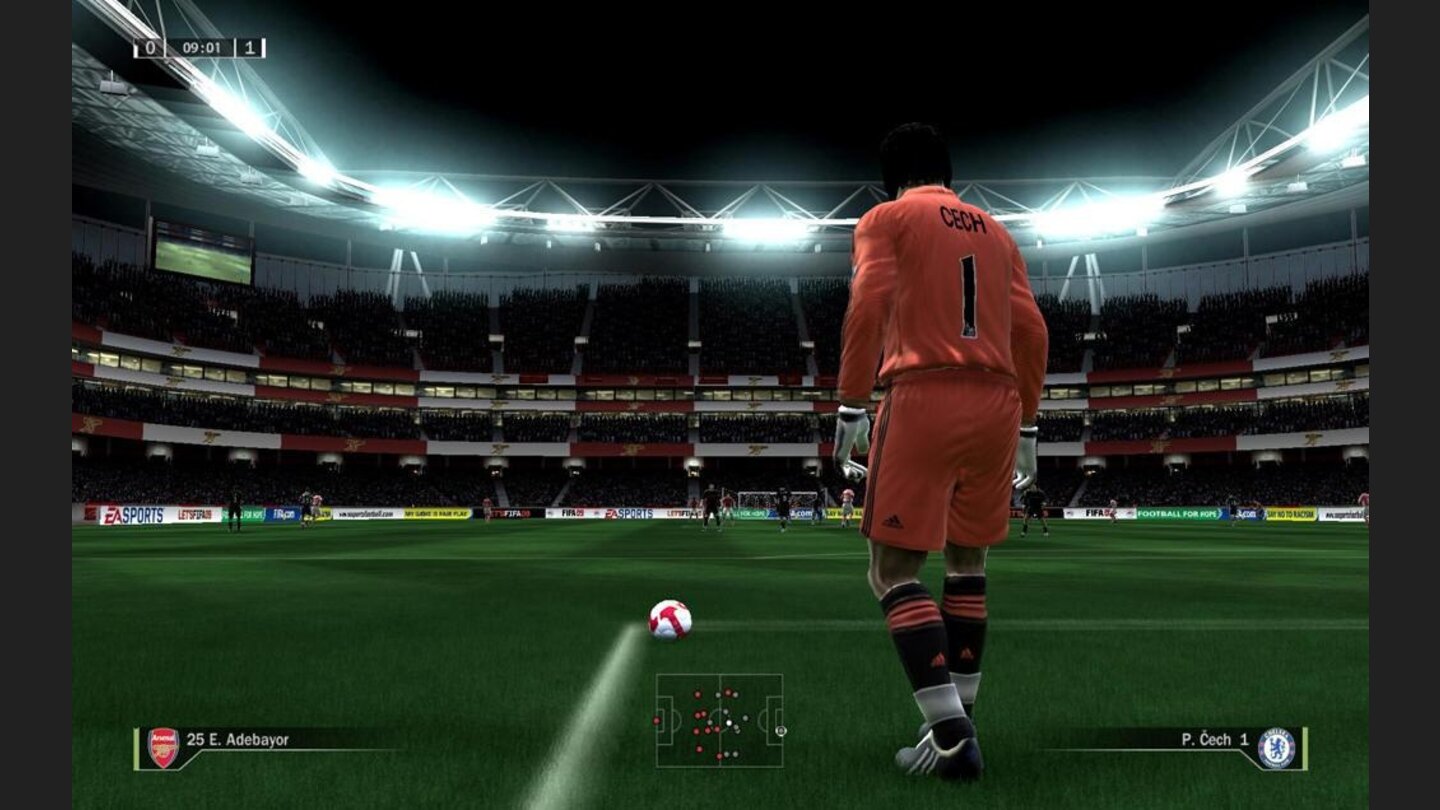The height and width of the screenshot is (810, 1440).
Task: Click the 'Football For Hope' green advert board
Action: (1175, 513)
